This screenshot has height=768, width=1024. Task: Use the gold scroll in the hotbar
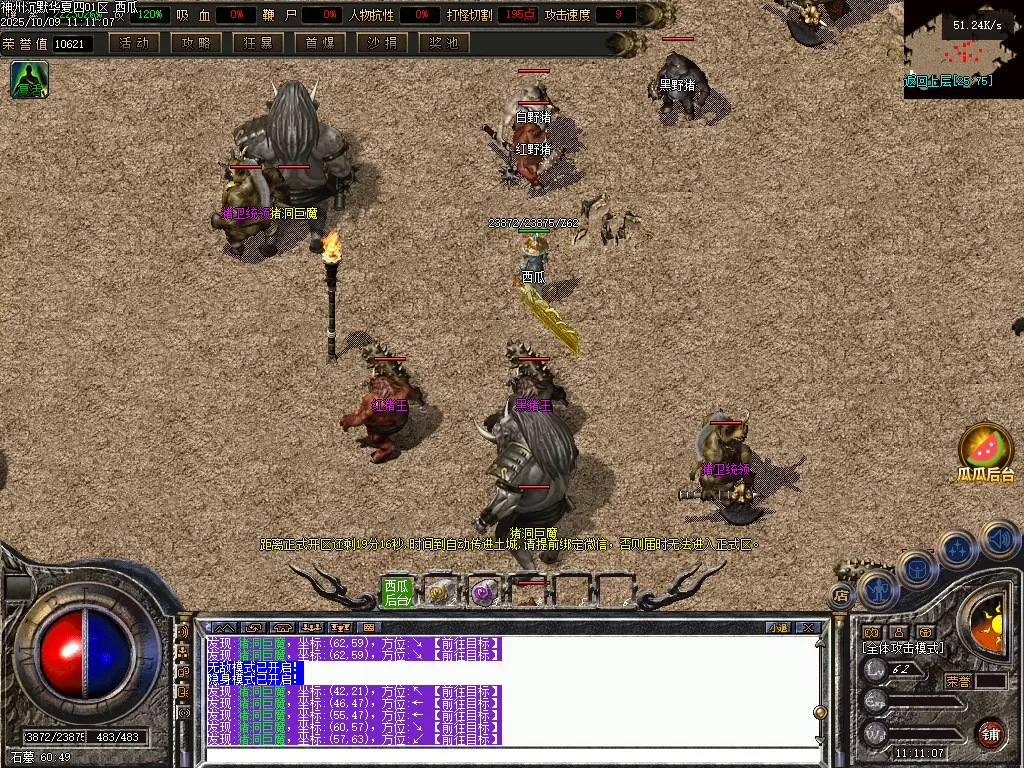[x=440, y=593]
